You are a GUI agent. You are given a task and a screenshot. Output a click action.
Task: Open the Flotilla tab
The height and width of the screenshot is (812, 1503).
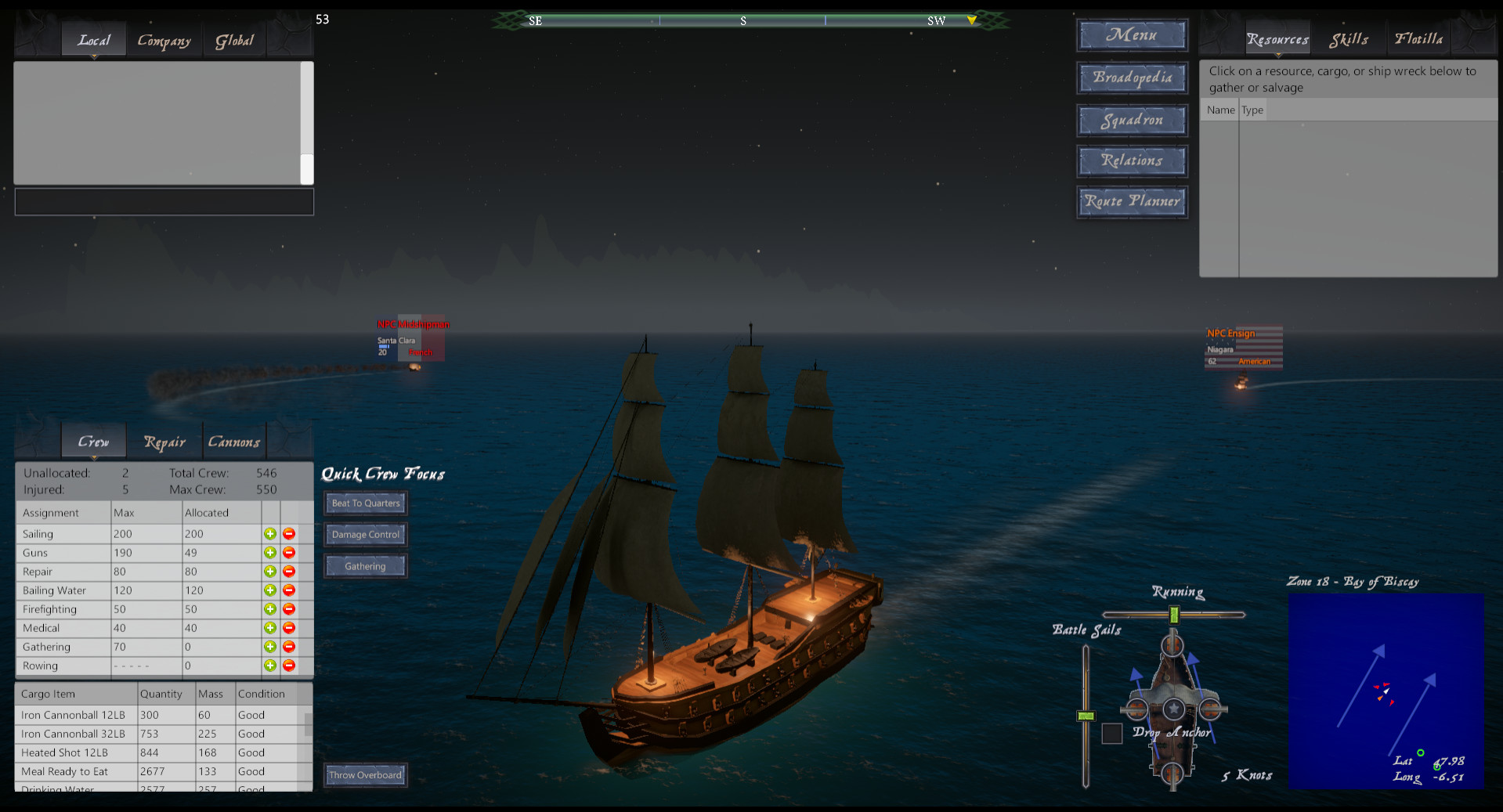click(1418, 38)
